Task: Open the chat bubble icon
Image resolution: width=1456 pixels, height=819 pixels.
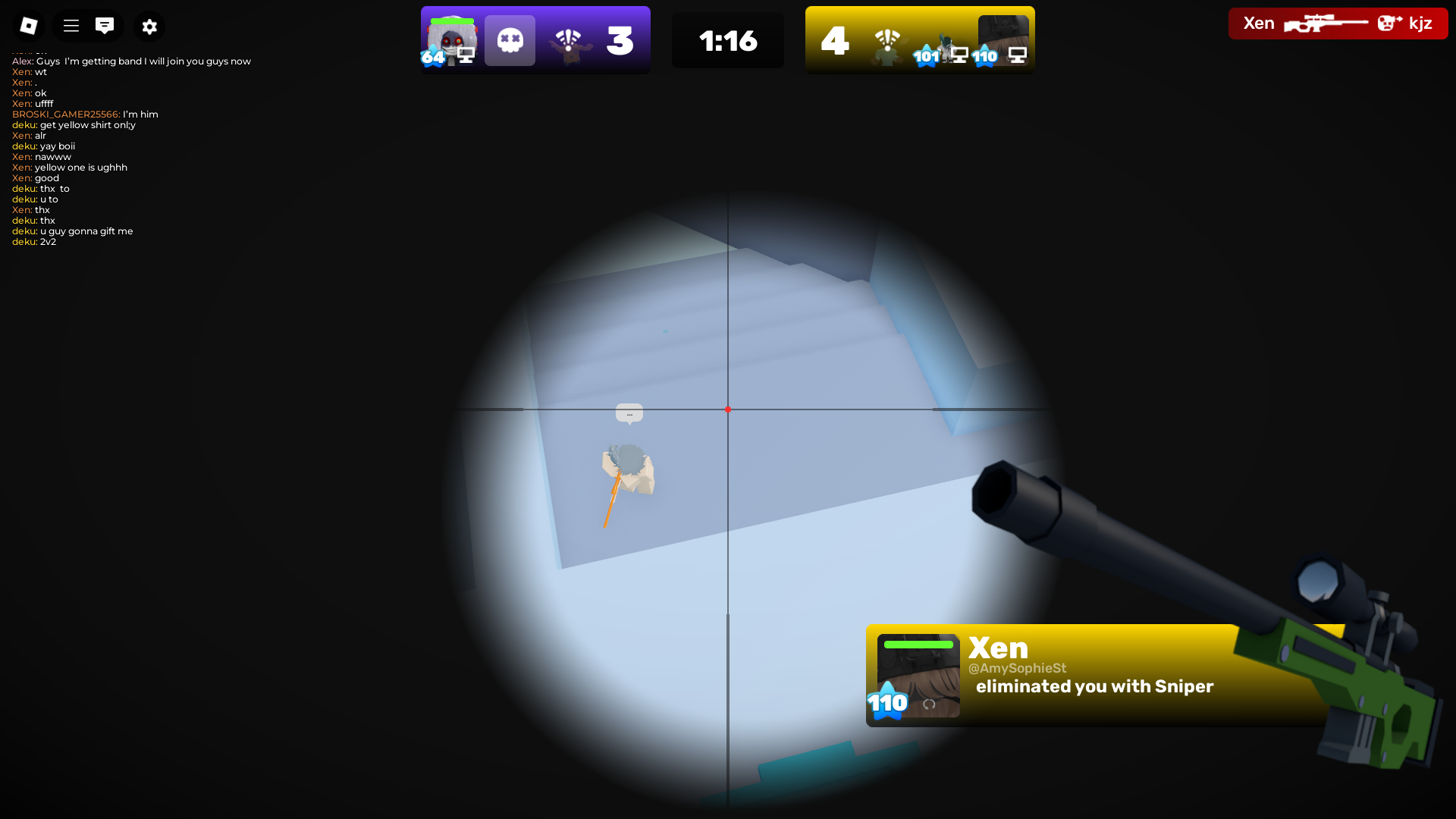Action: (106, 25)
